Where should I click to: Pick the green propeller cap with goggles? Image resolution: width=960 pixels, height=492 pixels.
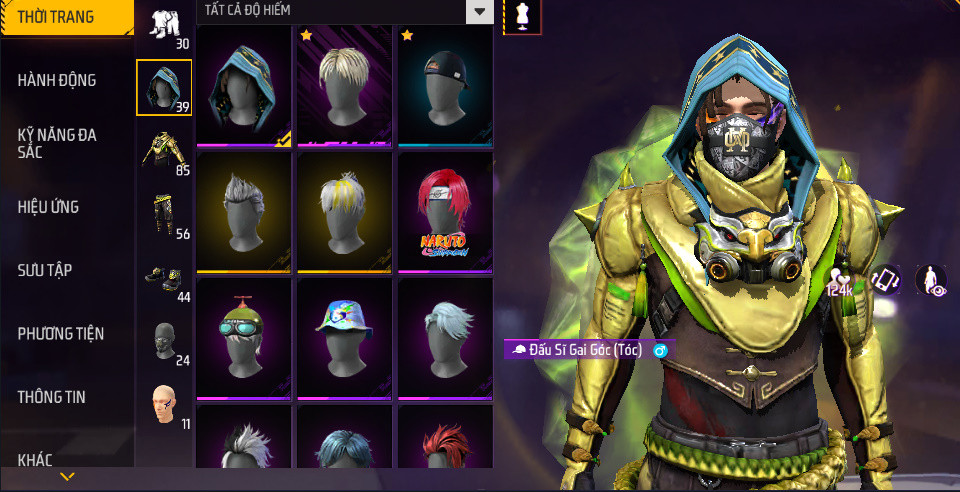tap(244, 338)
